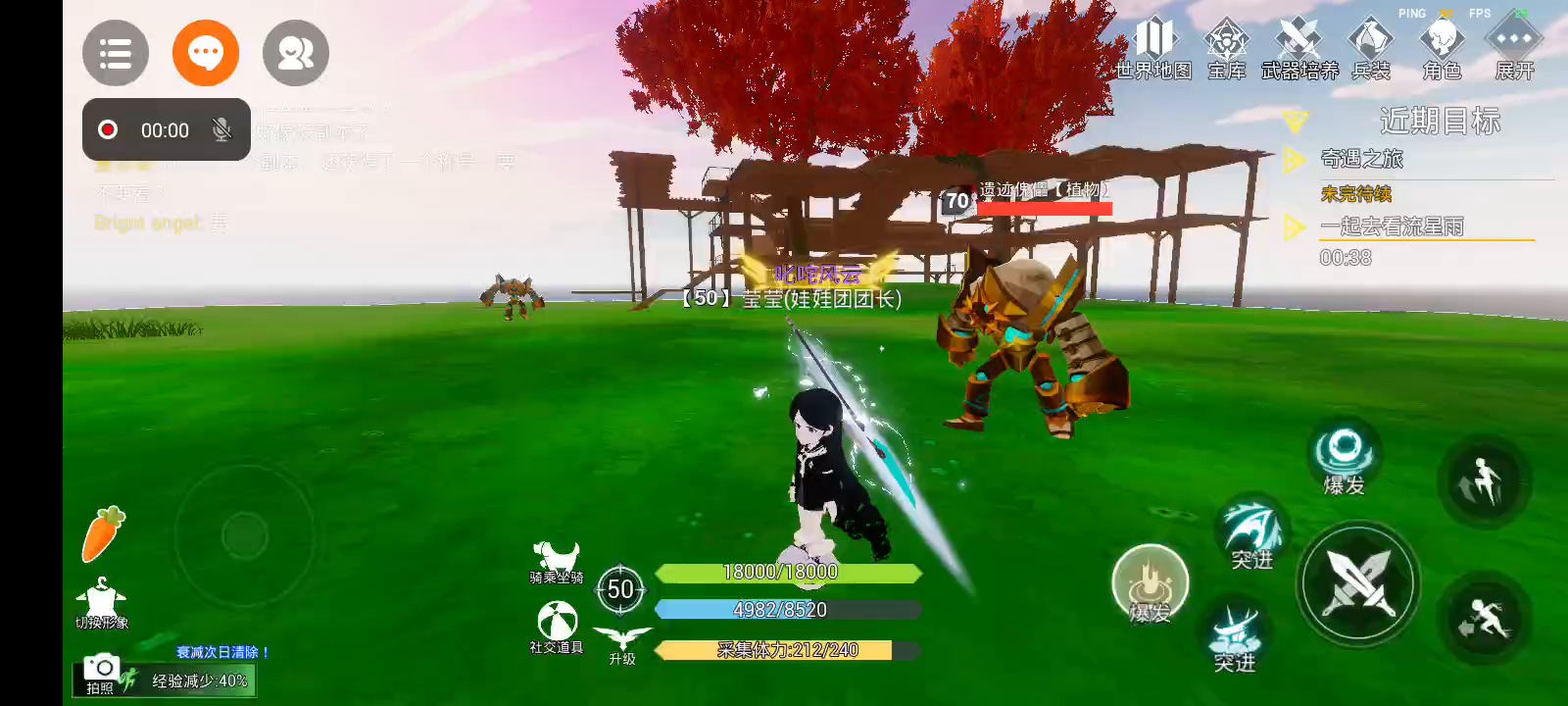Start the screen recording
Image resolution: width=1568 pixels, height=706 pixels.
(108, 130)
